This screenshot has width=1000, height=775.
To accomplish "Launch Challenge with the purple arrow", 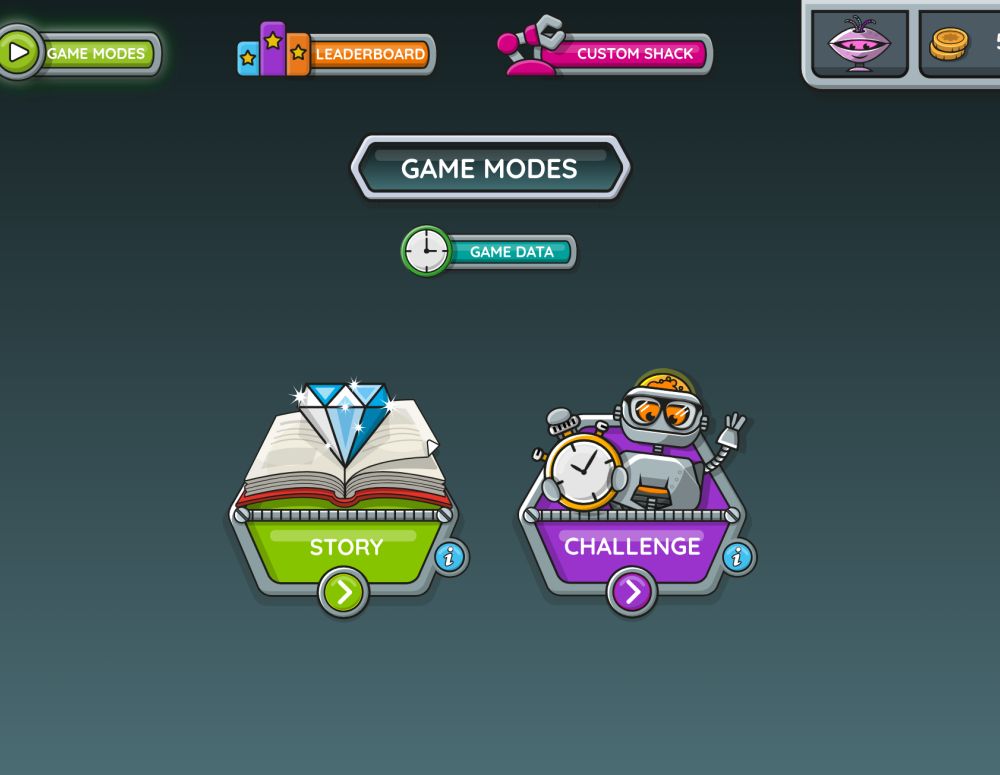I will click(x=632, y=592).
